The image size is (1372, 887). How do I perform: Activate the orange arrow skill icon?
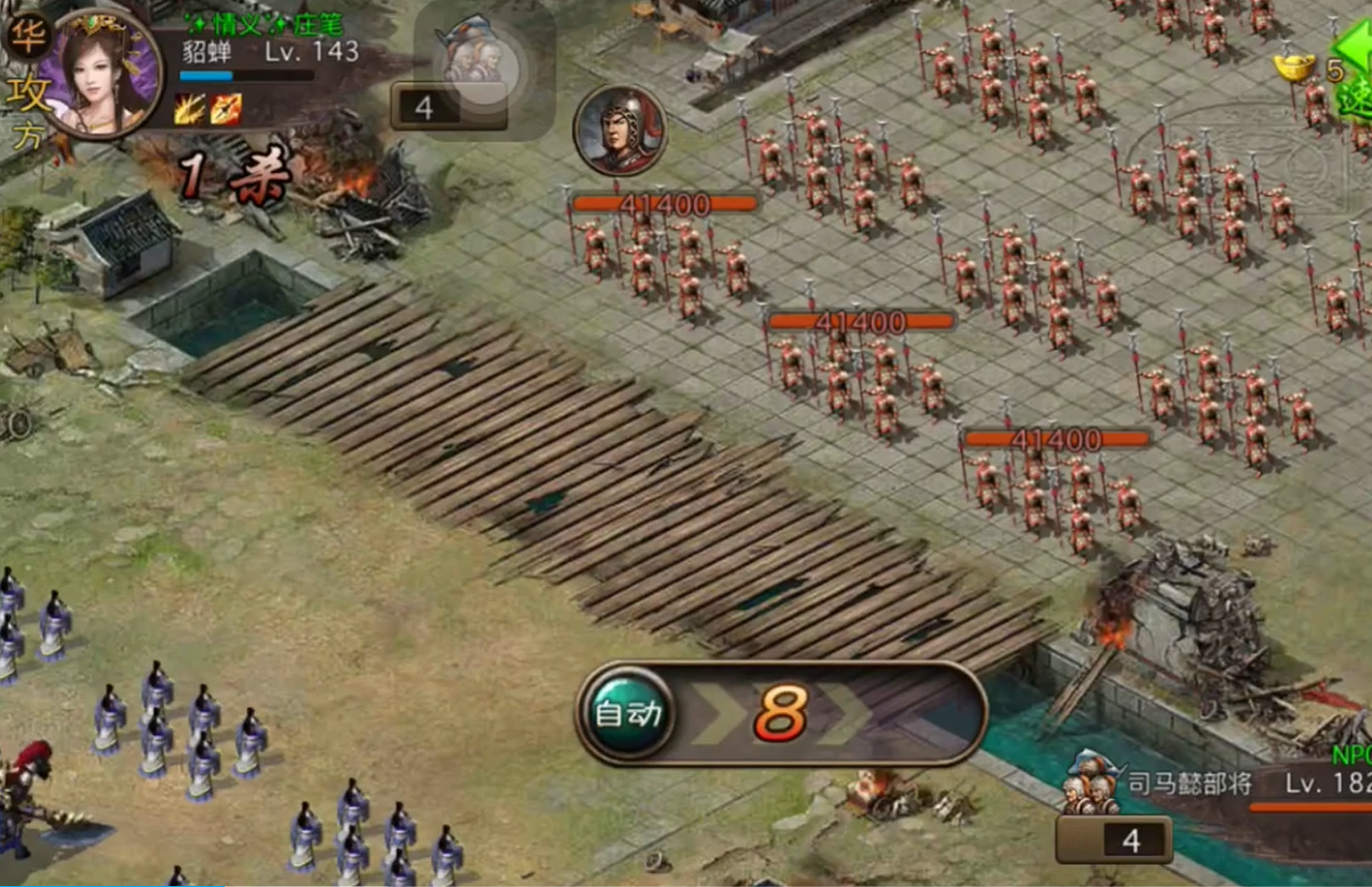tap(226, 110)
